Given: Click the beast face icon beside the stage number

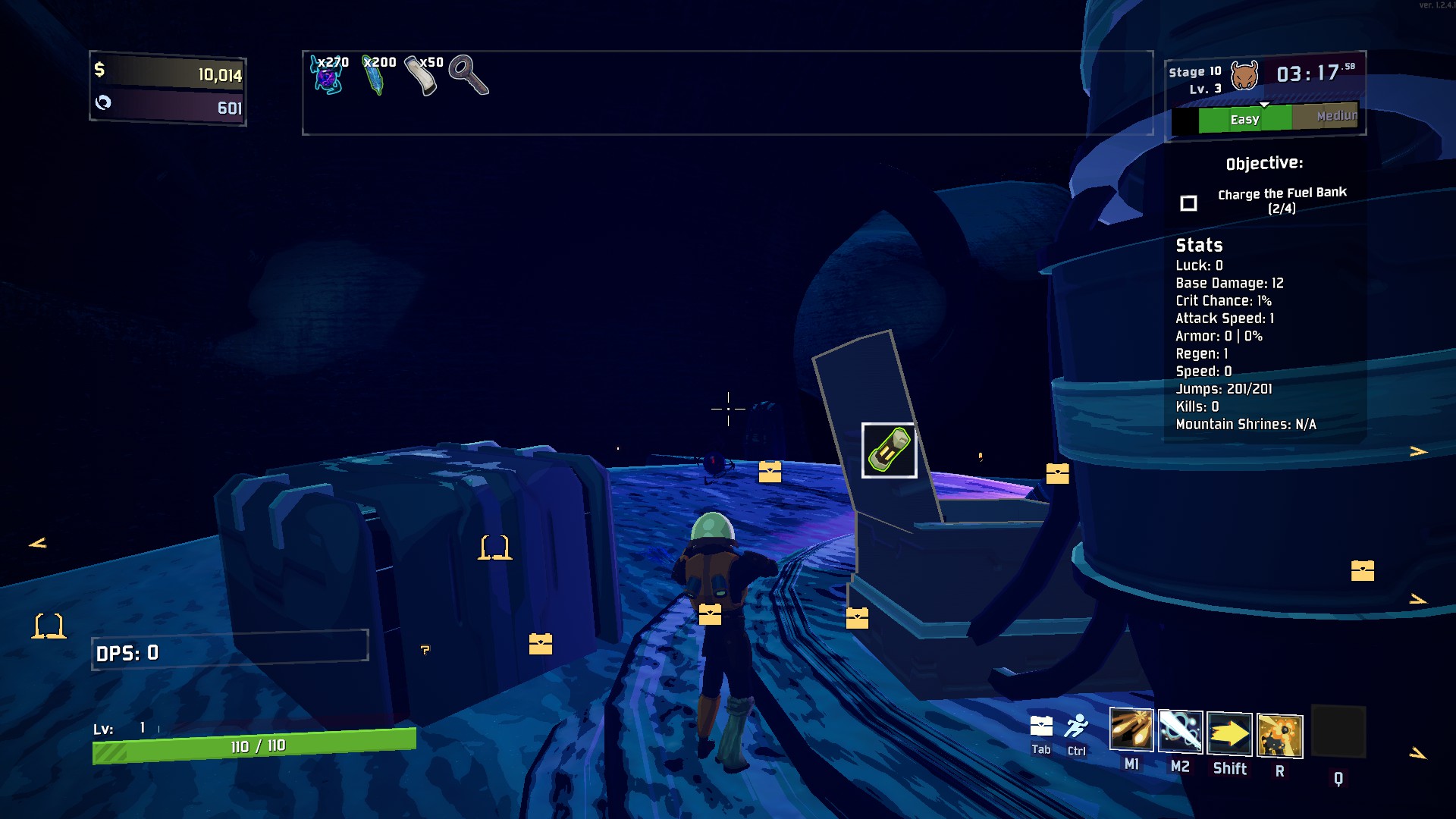Looking at the screenshot, I should (x=1244, y=75).
